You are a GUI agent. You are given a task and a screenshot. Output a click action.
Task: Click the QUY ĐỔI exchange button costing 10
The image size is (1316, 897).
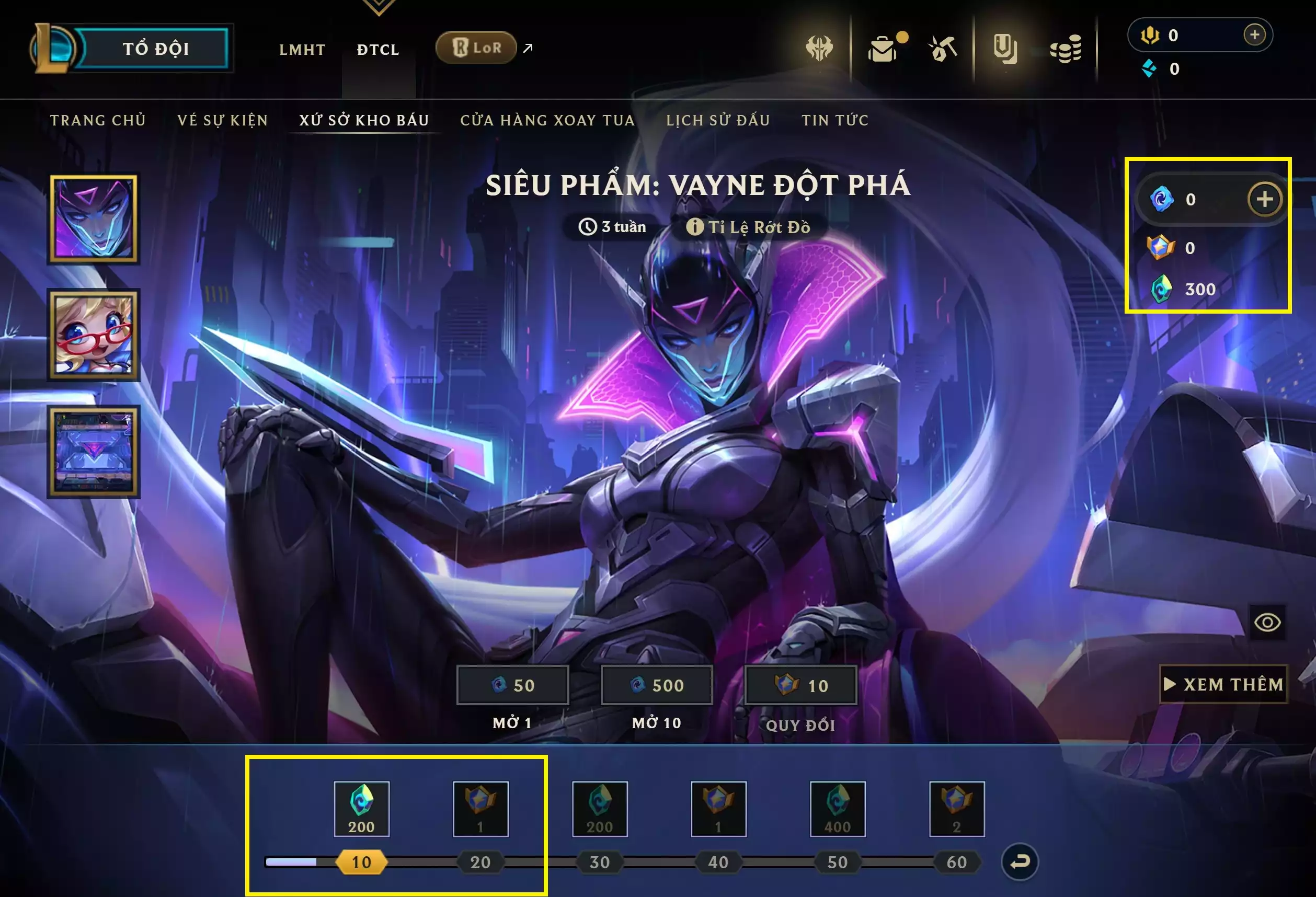800,685
